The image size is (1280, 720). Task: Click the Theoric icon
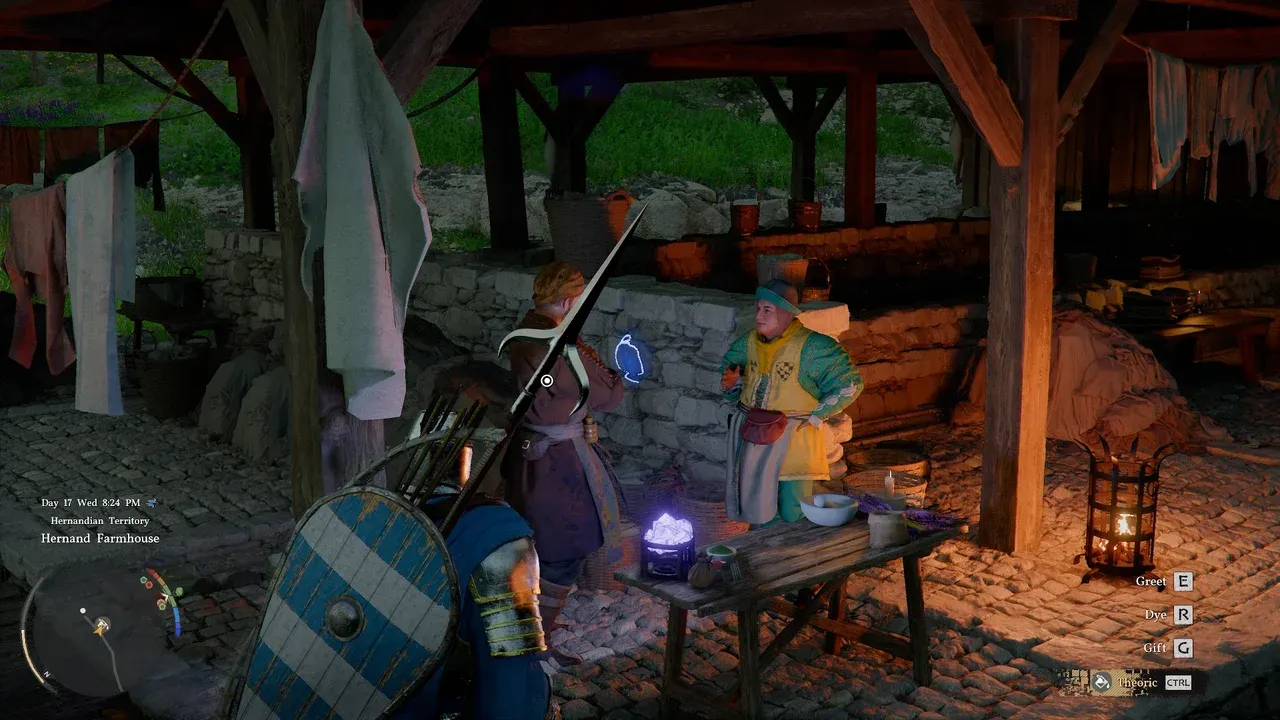pos(1101,682)
